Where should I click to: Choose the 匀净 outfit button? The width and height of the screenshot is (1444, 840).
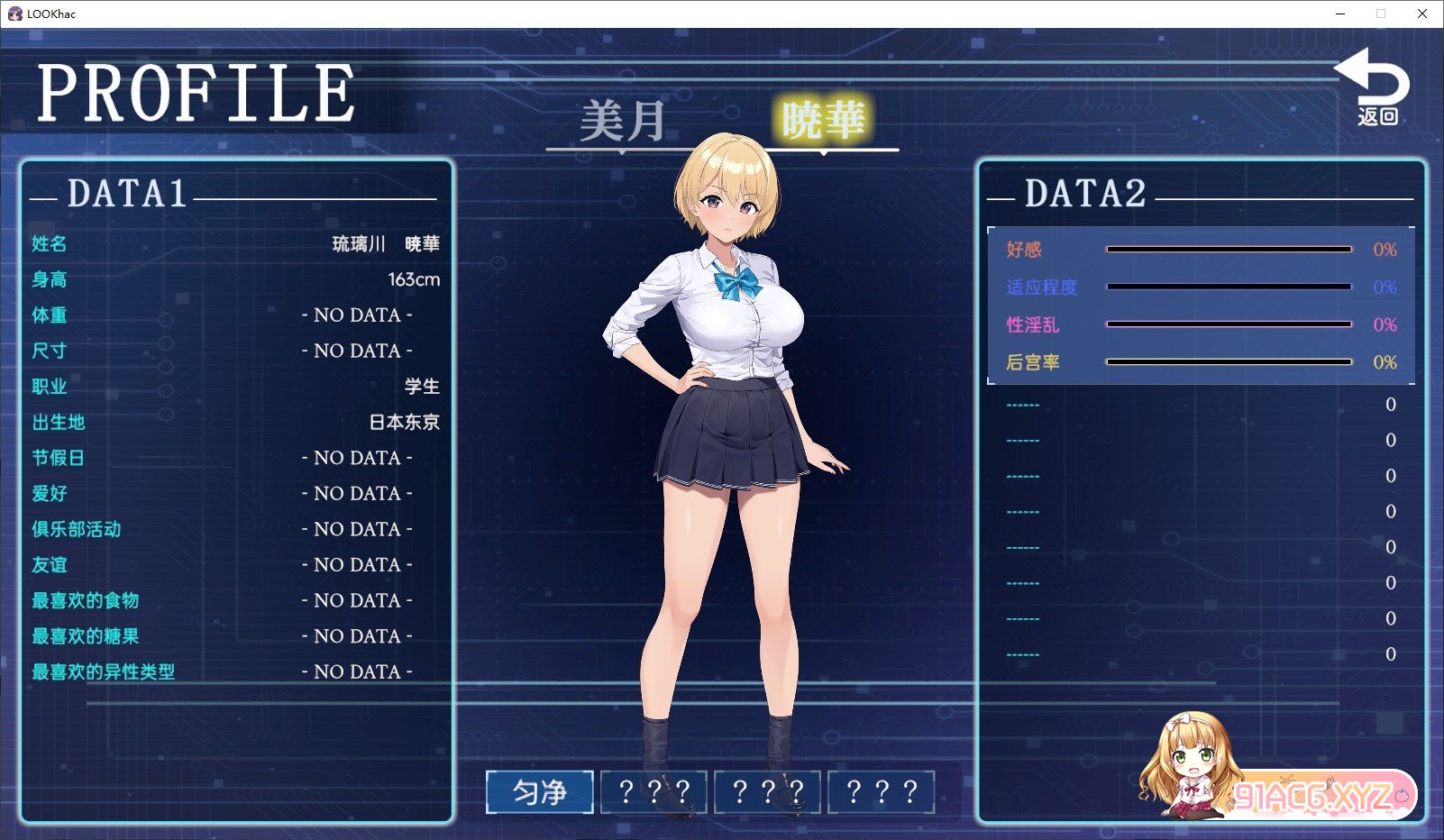(x=539, y=792)
